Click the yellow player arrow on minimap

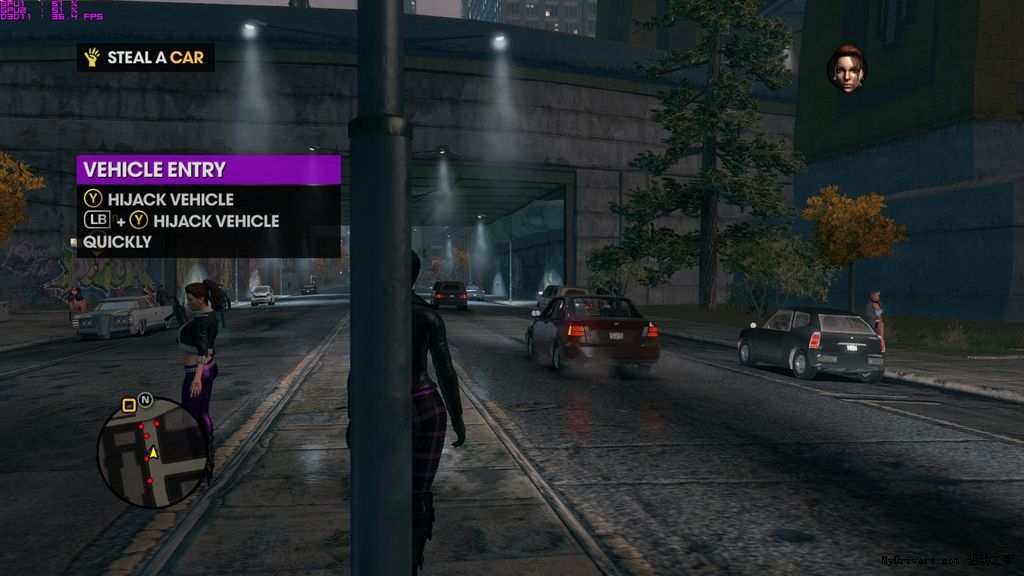coord(153,454)
